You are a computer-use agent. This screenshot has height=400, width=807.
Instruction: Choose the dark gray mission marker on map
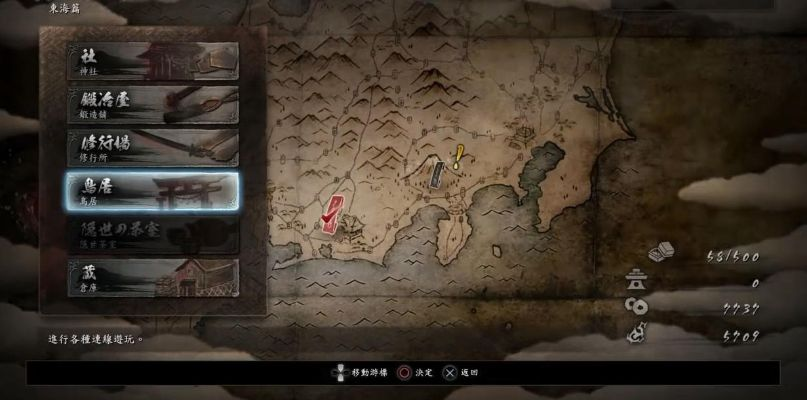point(437,174)
